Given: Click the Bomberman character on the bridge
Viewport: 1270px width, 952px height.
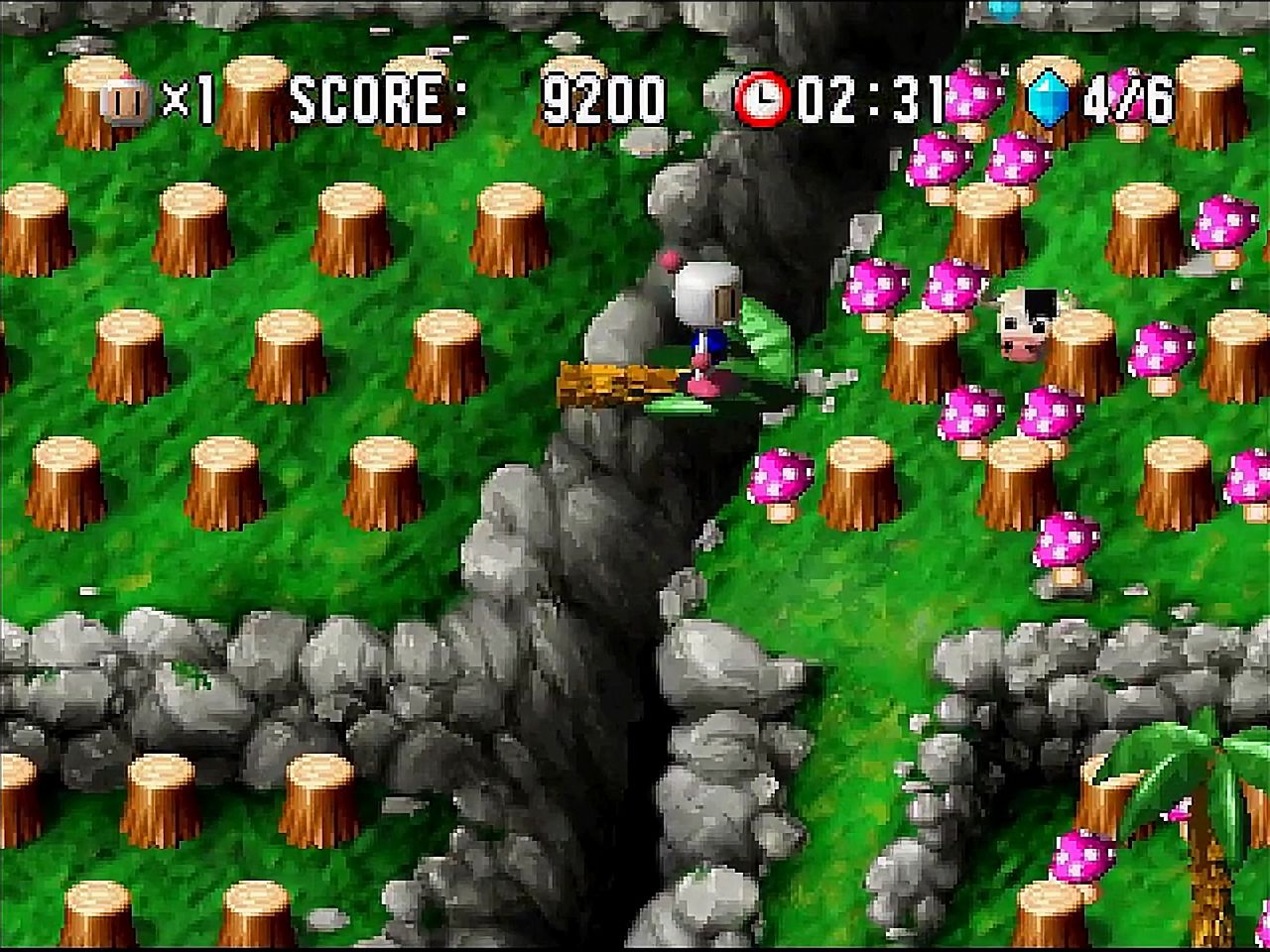Looking at the screenshot, I should [x=704, y=317].
